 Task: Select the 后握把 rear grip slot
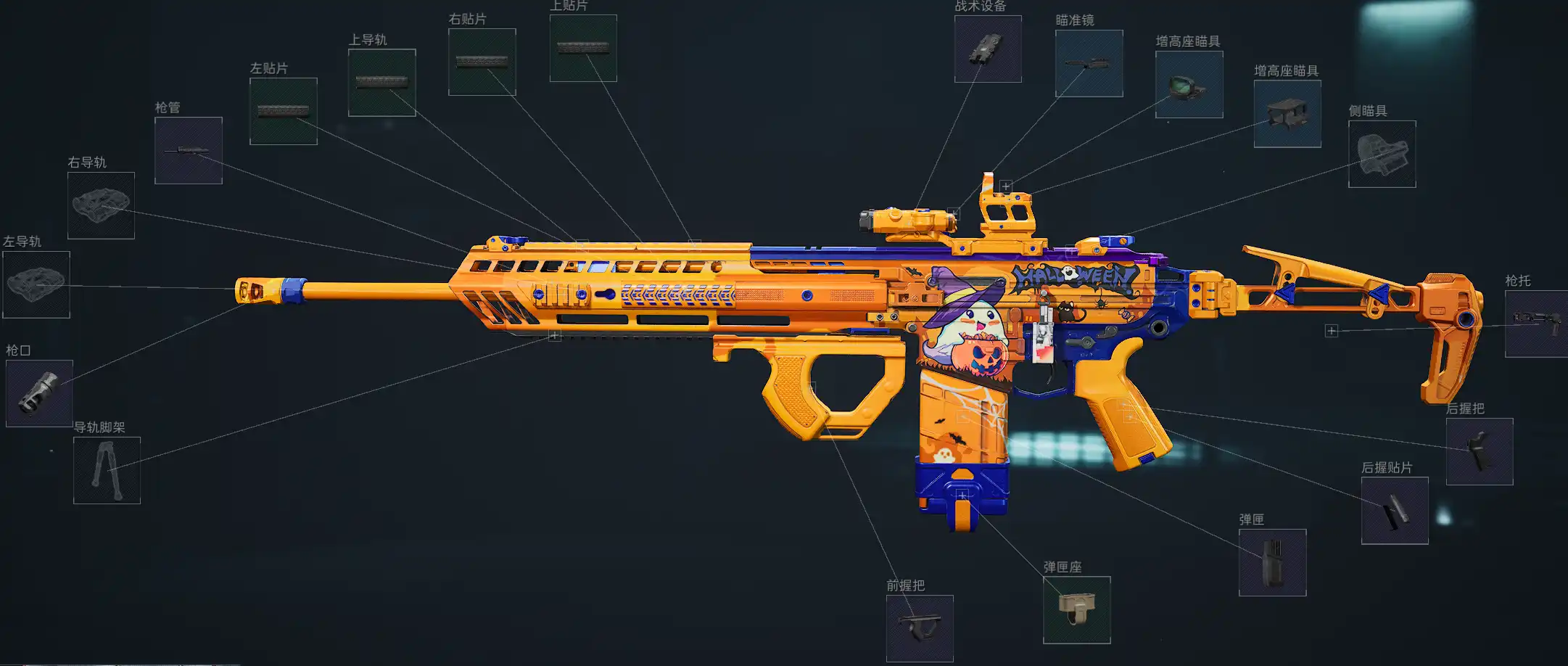pyautogui.click(x=1480, y=451)
